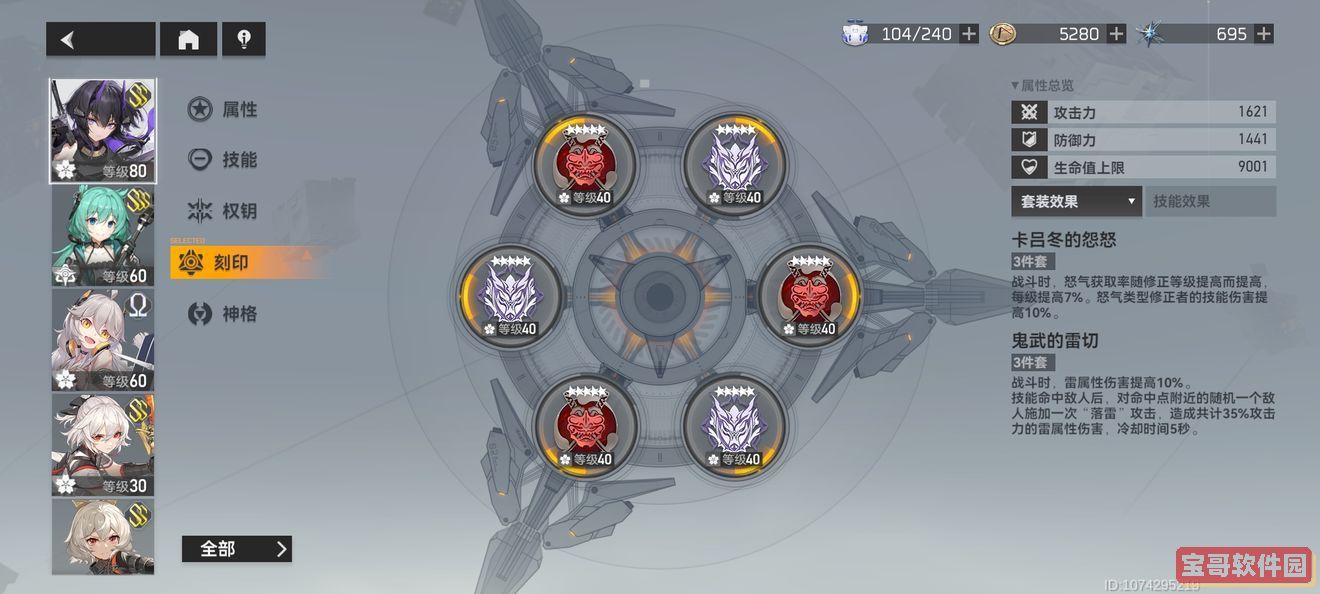Open the lightbulb hint button
This screenshot has width=1320, height=594.
pos(243,39)
